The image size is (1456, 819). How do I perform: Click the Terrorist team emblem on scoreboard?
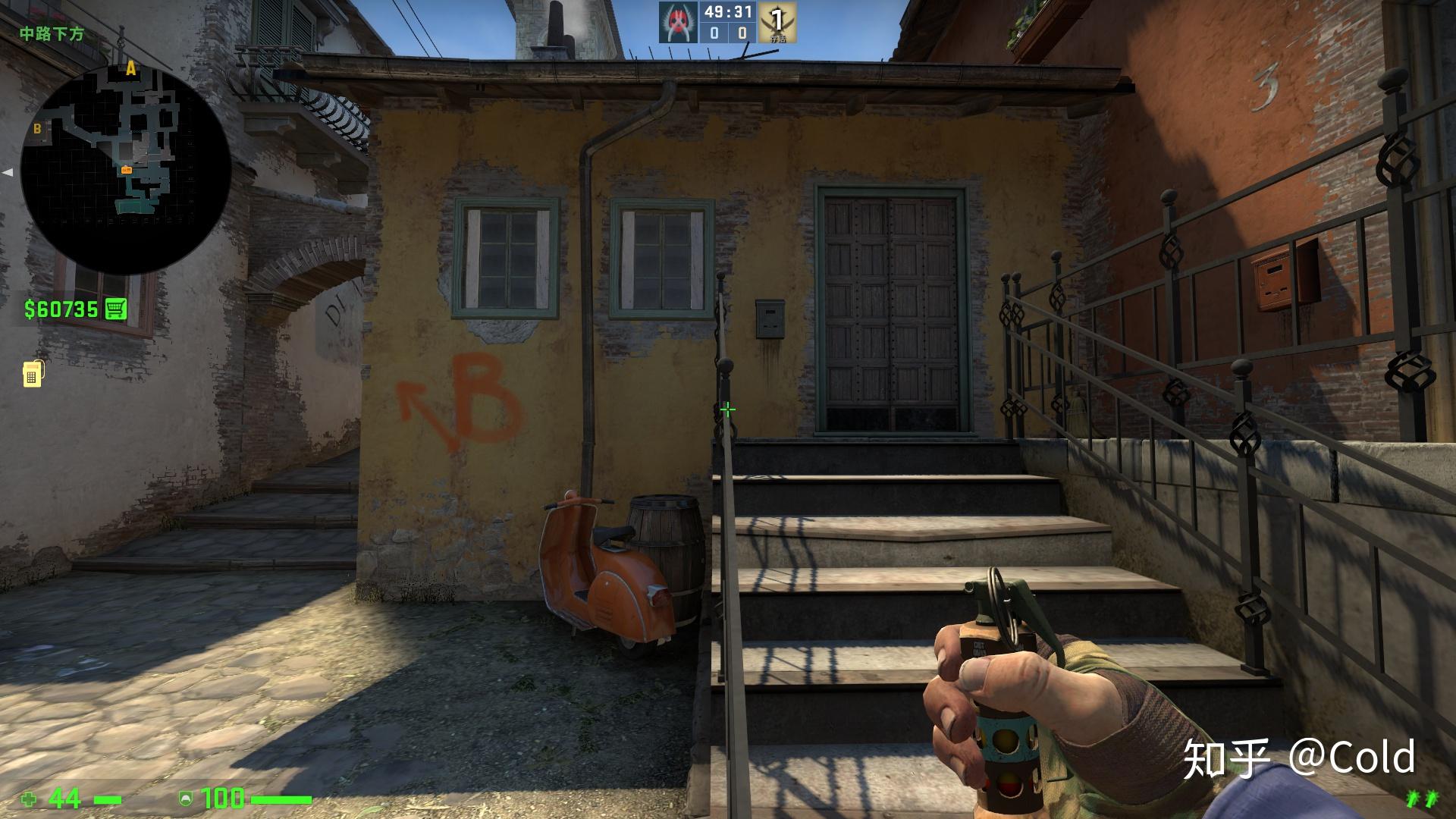coord(677,22)
